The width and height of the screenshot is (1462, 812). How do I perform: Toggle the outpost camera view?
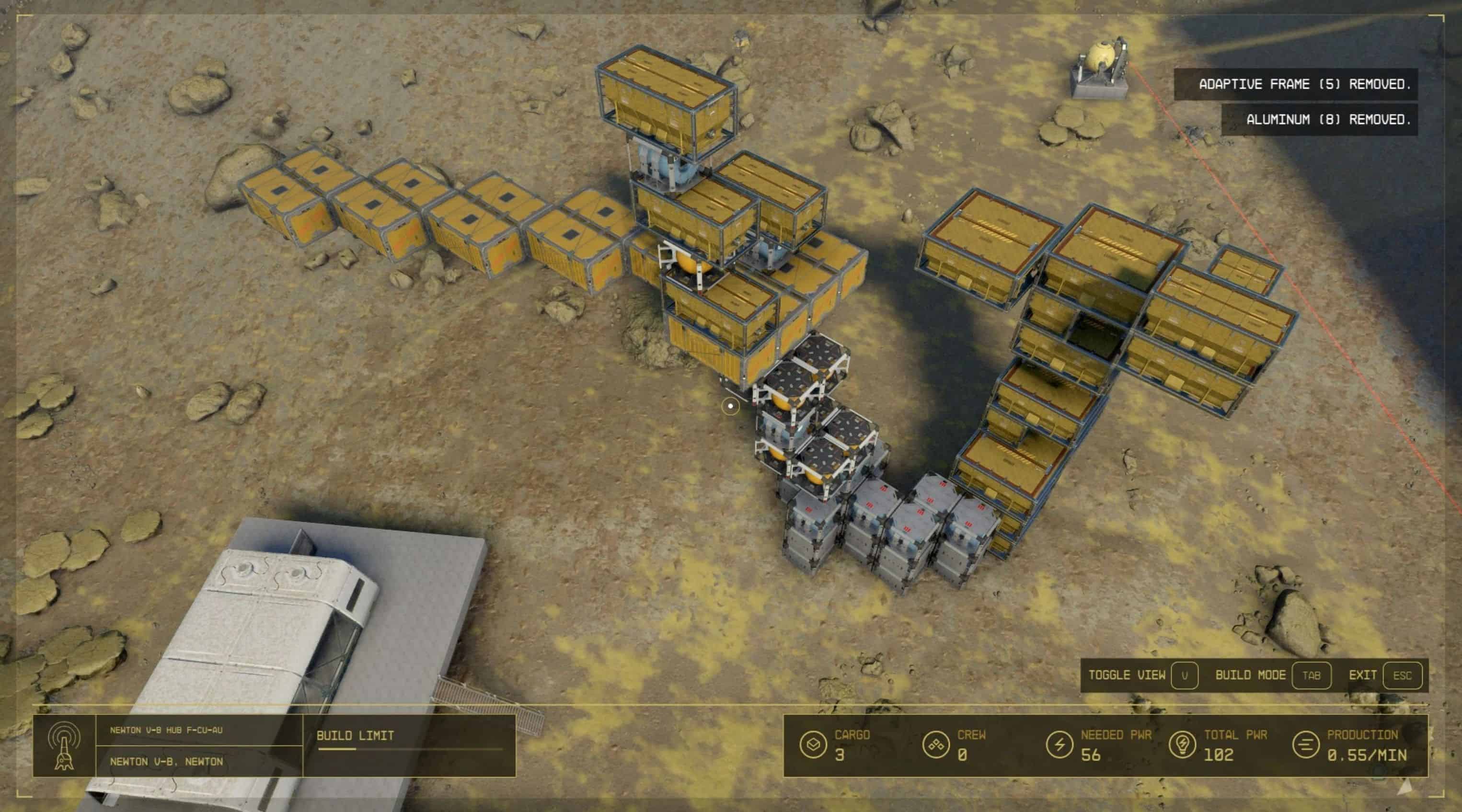click(x=1184, y=675)
